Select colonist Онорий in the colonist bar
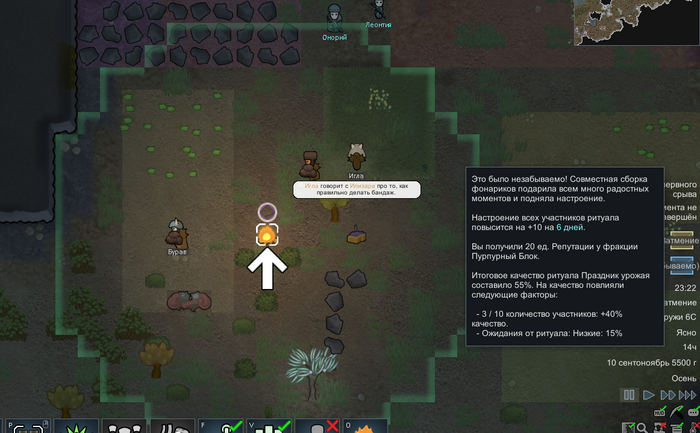The image size is (700, 433). point(334,17)
